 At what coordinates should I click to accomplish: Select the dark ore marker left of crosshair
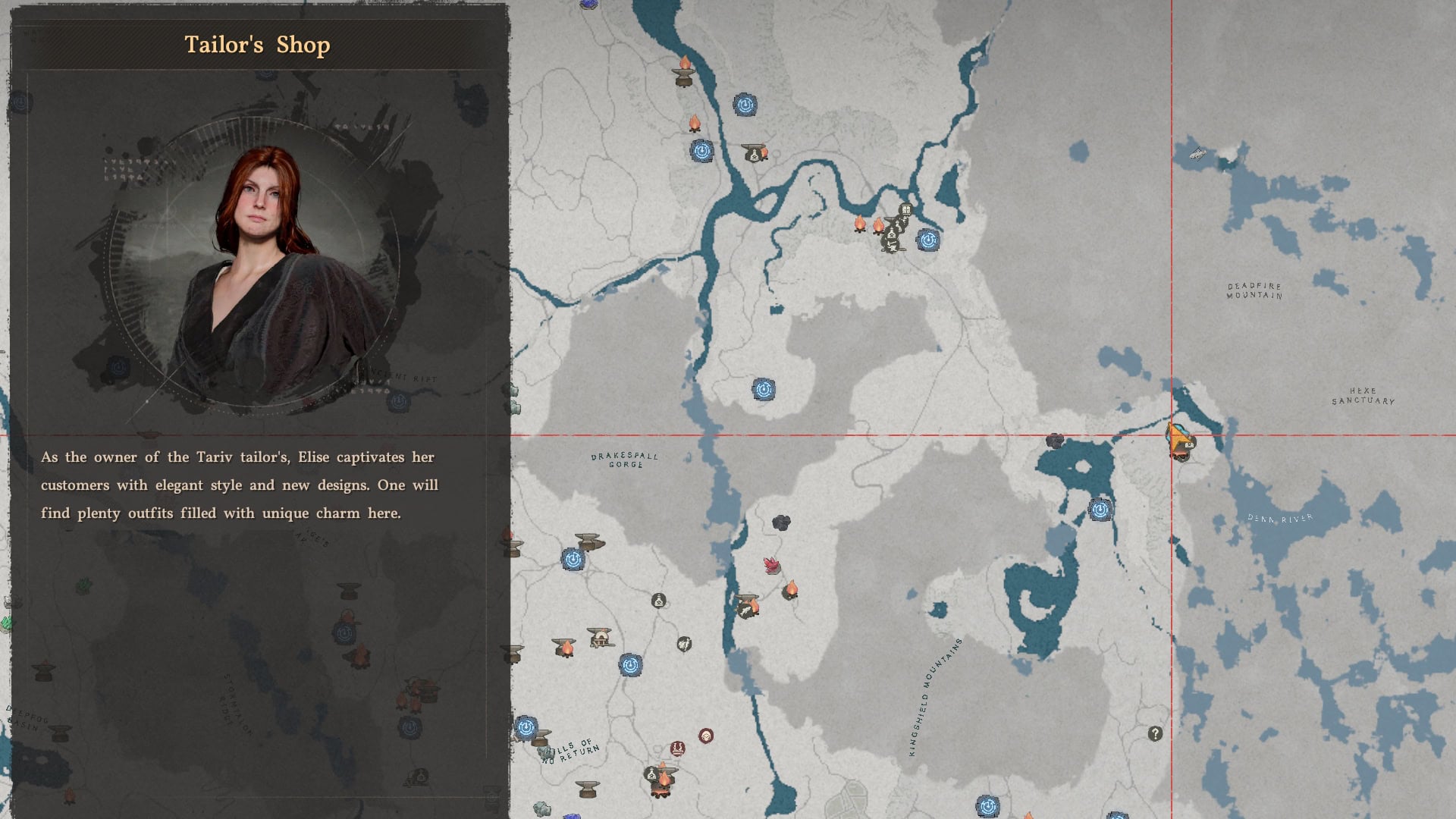(1054, 441)
